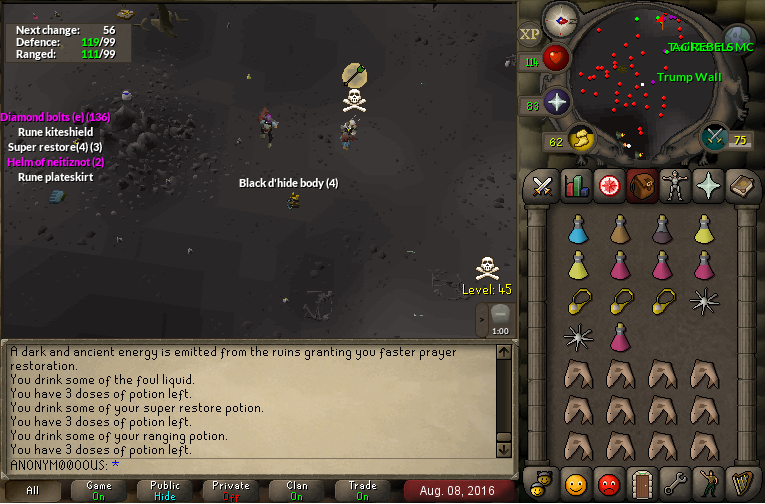The height and width of the screenshot is (504, 765).
Task: Open the Settings wrench tab
Action: (674, 484)
